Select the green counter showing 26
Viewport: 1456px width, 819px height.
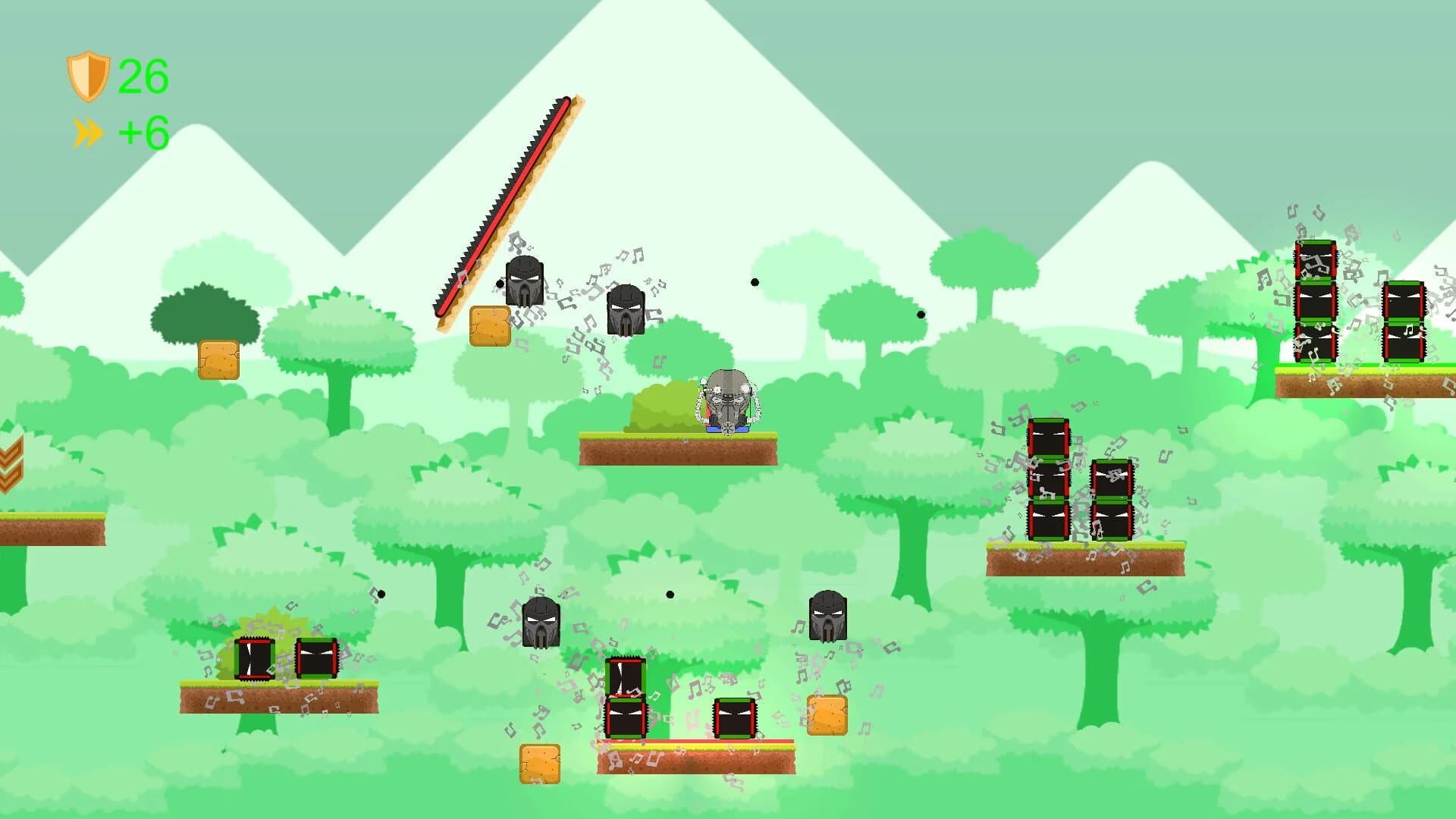pyautogui.click(x=143, y=76)
